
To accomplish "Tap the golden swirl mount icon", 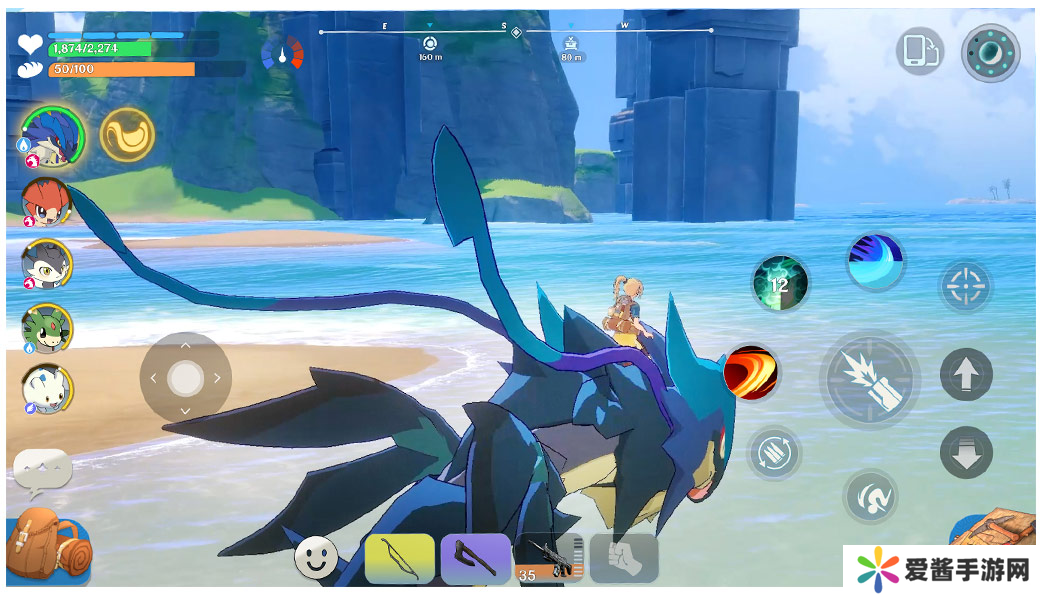I will coord(127,134).
